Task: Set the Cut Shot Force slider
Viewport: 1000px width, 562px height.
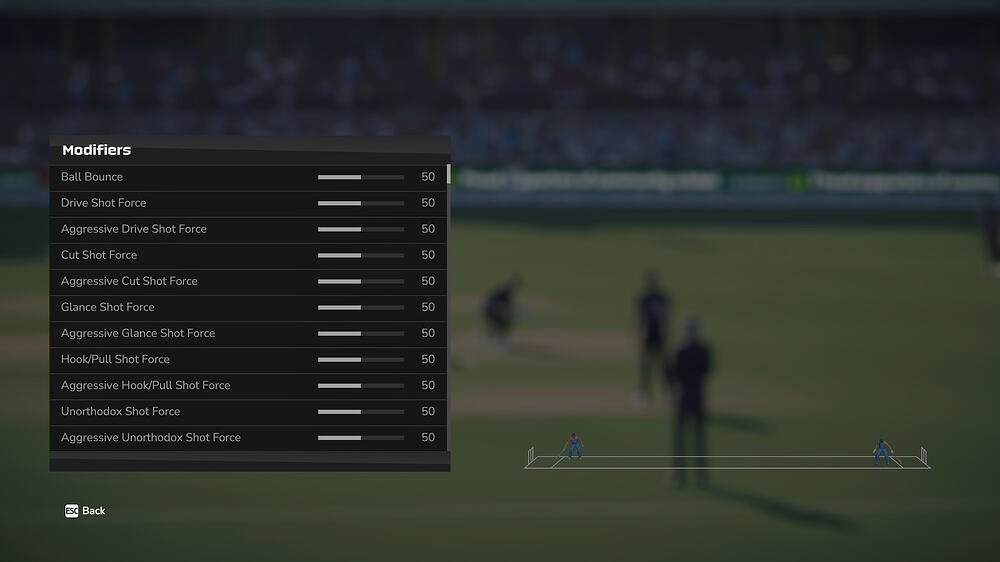Action: [x=361, y=255]
